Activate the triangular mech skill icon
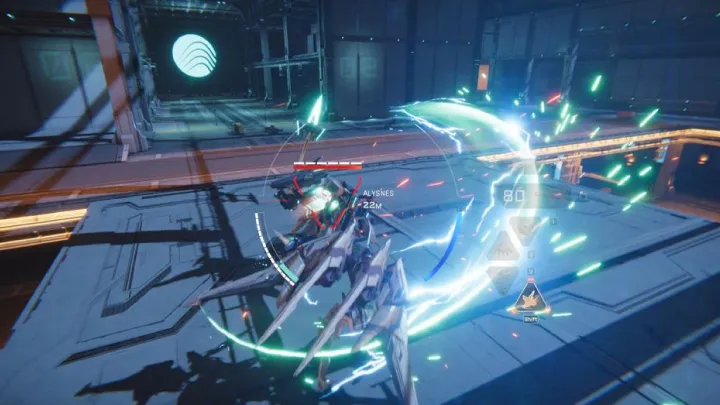Image resolution: width=720 pixels, height=405 pixels. (527, 296)
